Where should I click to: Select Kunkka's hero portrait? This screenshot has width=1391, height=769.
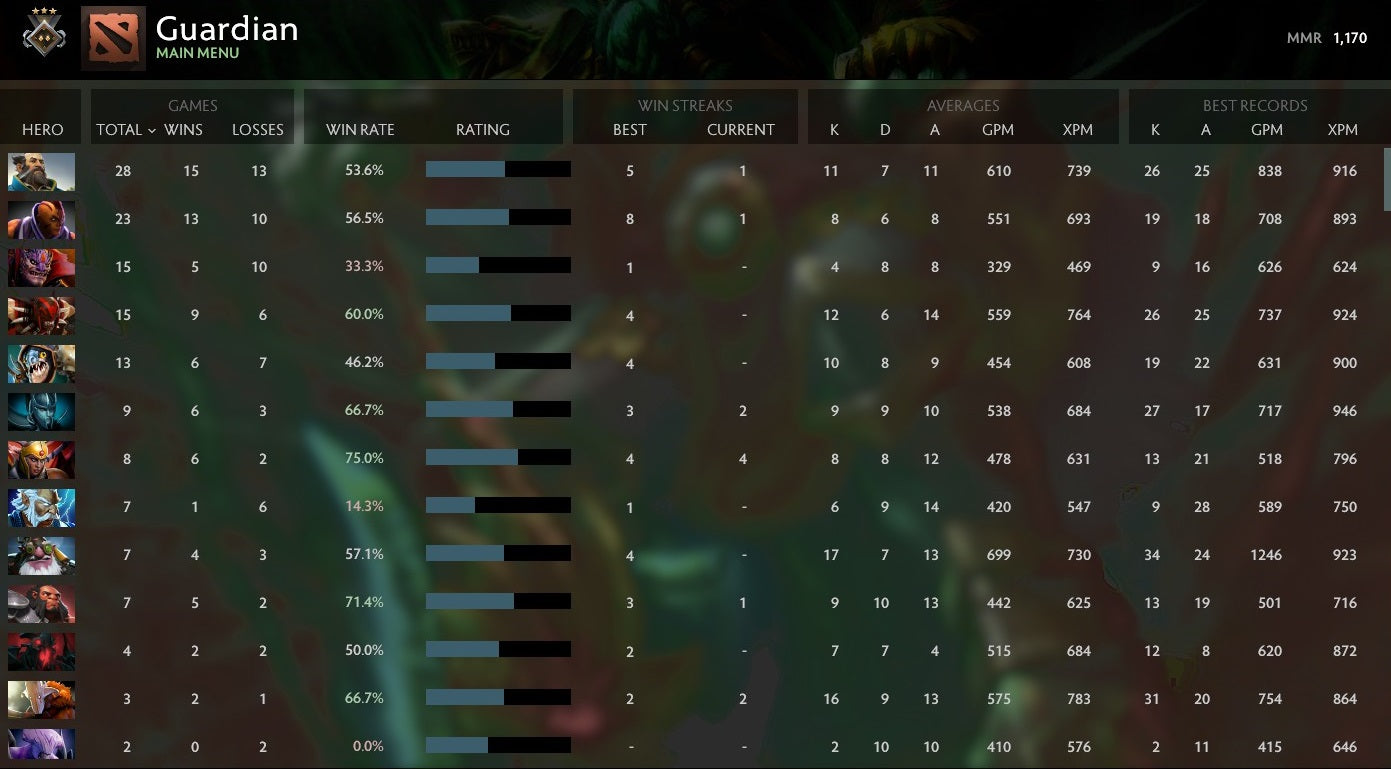[41, 171]
